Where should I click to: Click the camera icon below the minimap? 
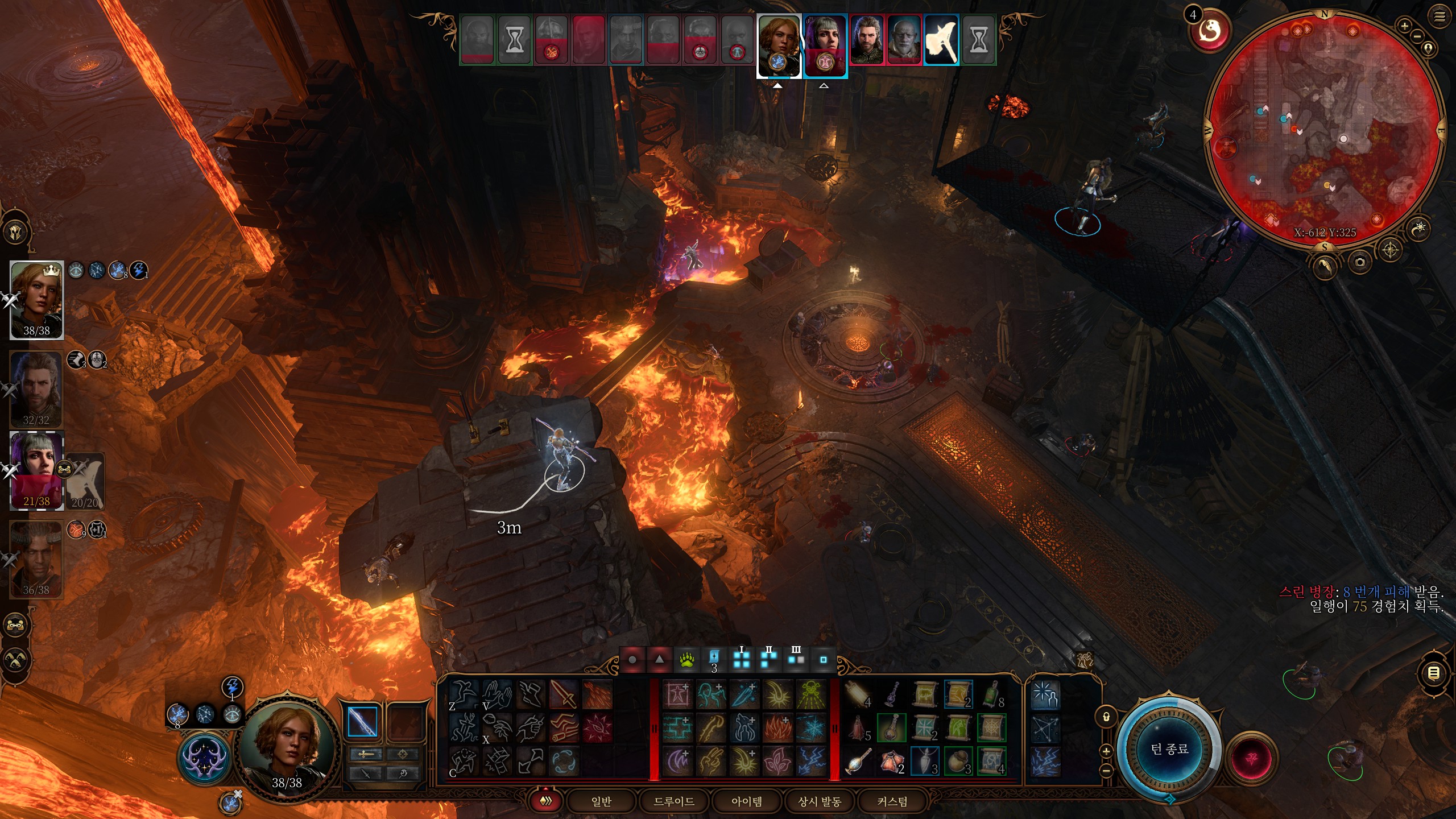pos(1359,262)
